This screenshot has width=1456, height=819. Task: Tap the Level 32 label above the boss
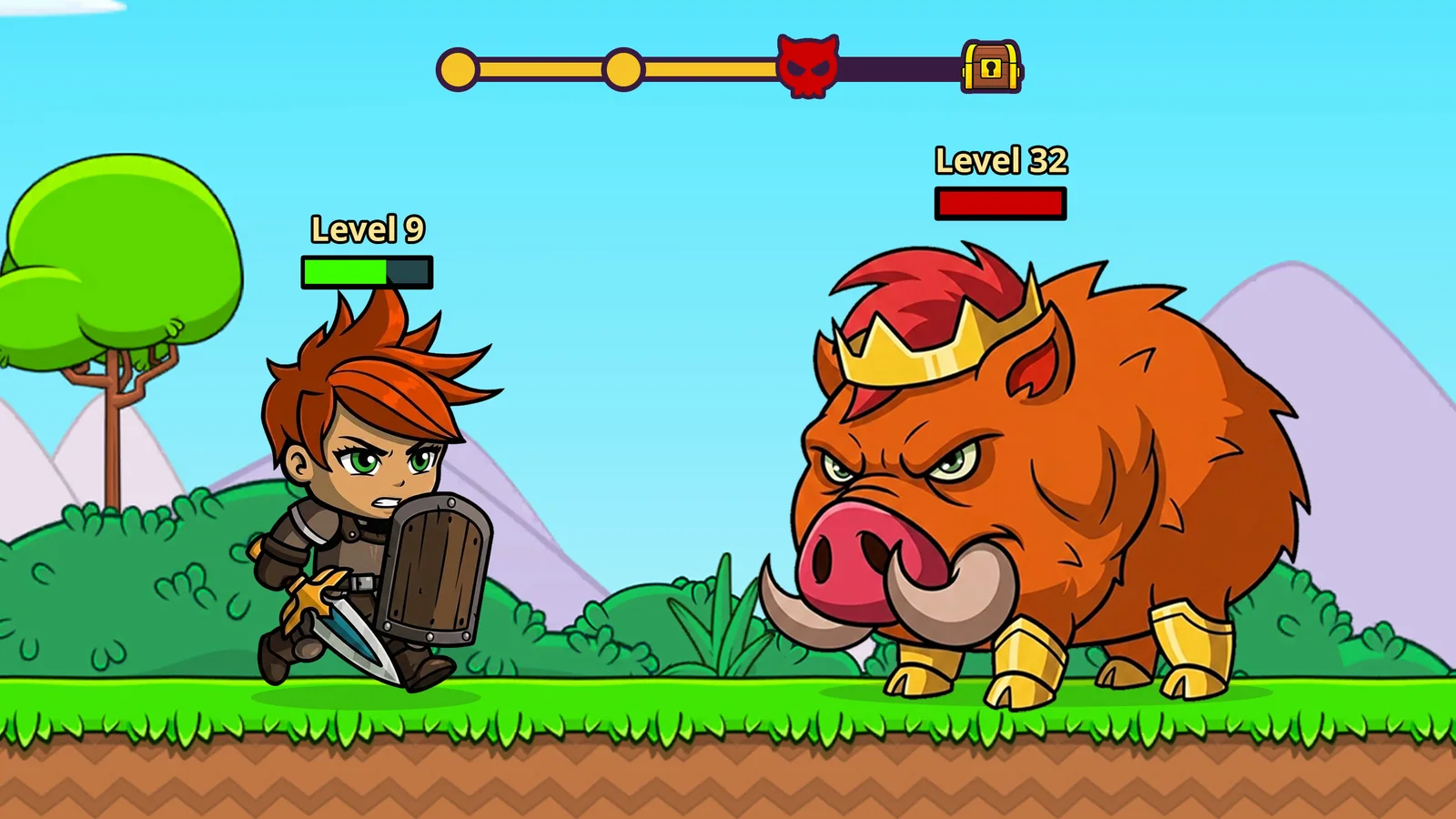[x=1001, y=161]
